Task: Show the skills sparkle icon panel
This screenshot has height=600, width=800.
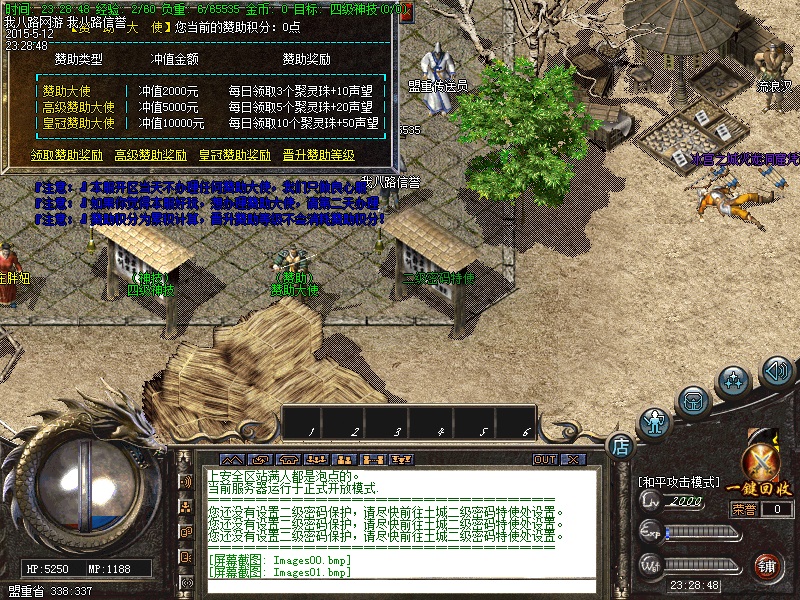Action: pos(735,380)
